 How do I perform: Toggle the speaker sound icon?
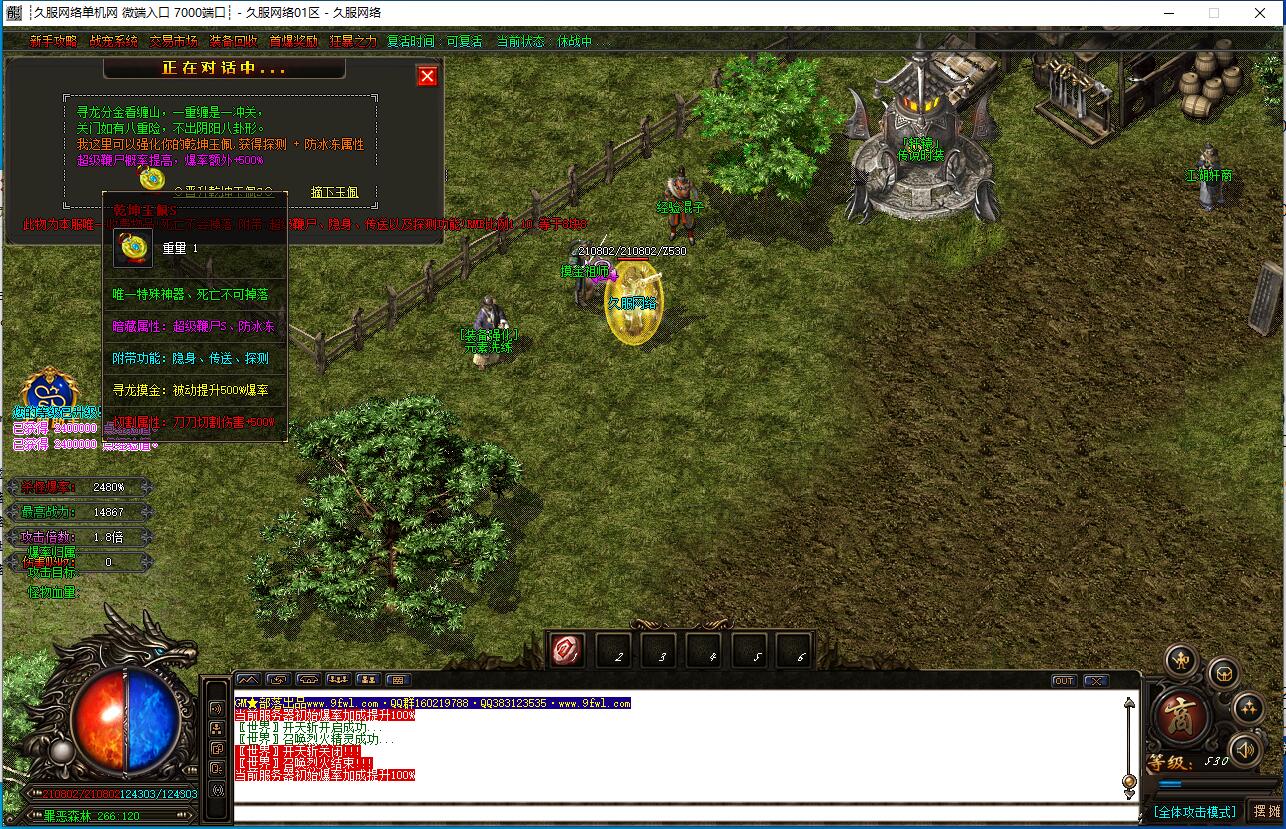[1244, 748]
